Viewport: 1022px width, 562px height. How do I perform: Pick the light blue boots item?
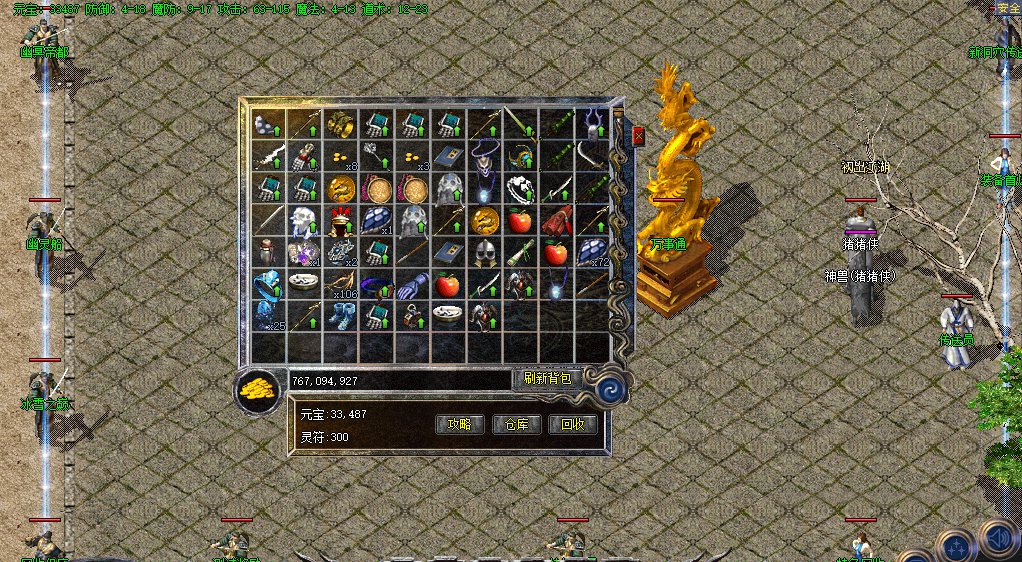(340, 316)
